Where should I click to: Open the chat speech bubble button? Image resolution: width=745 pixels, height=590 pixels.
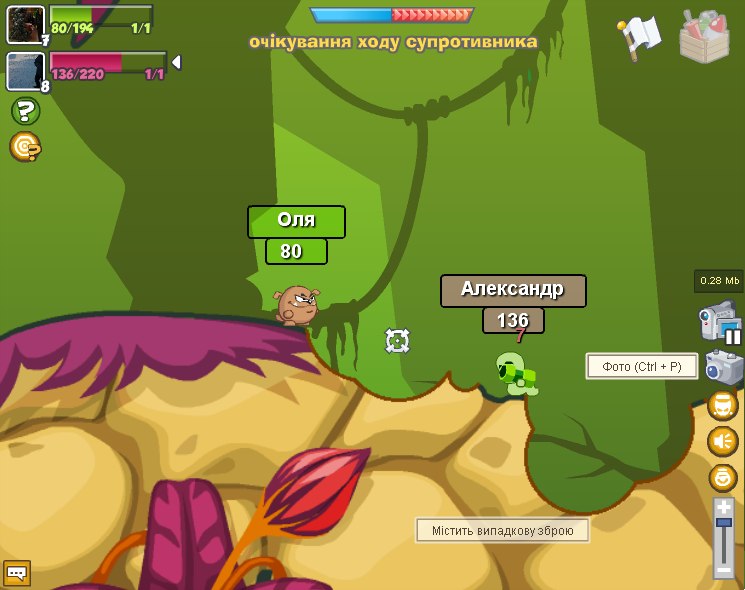(x=17, y=573)
